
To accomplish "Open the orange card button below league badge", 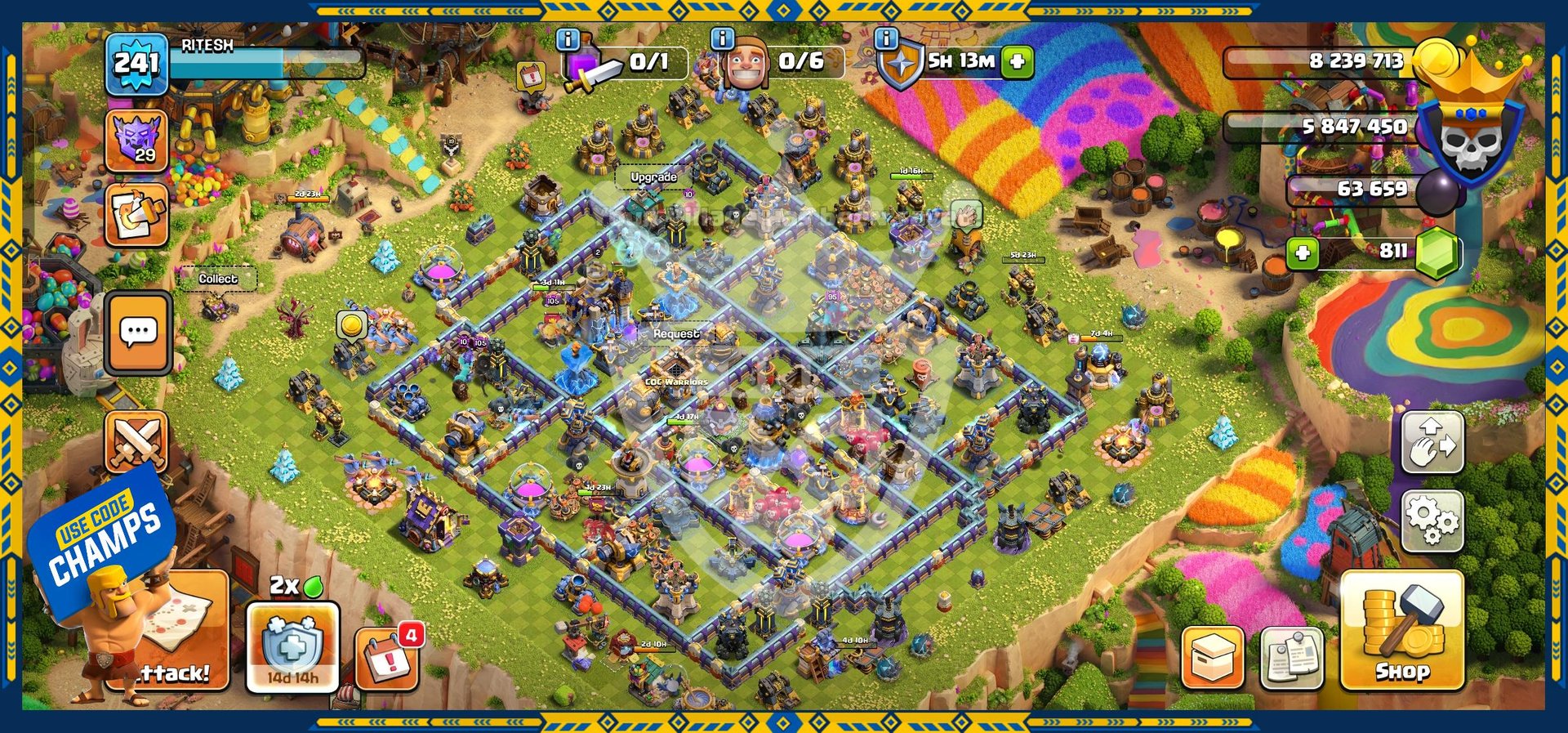I will coord(136,215).
